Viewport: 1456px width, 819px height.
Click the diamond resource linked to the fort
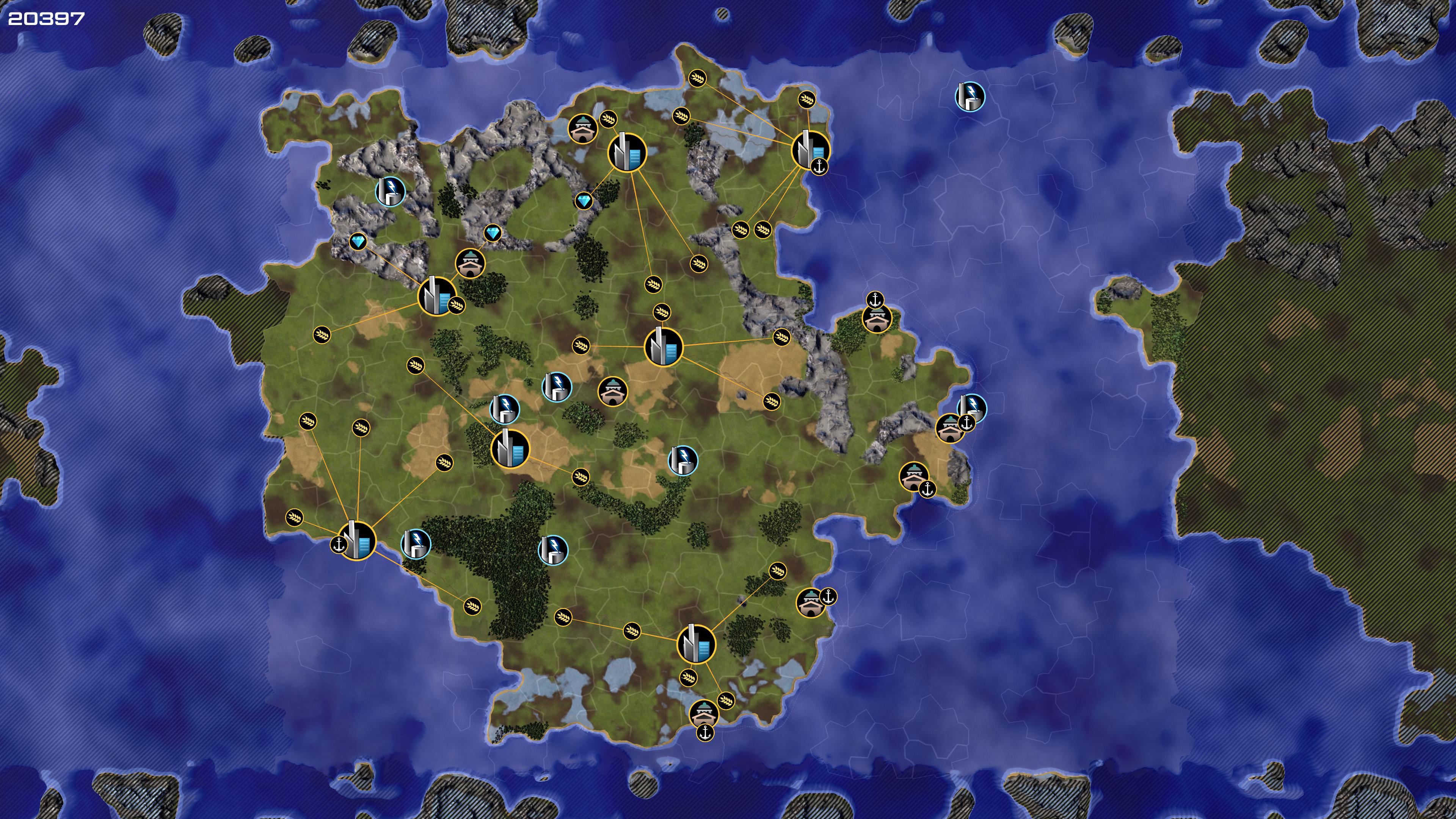(x=492, y=233)
